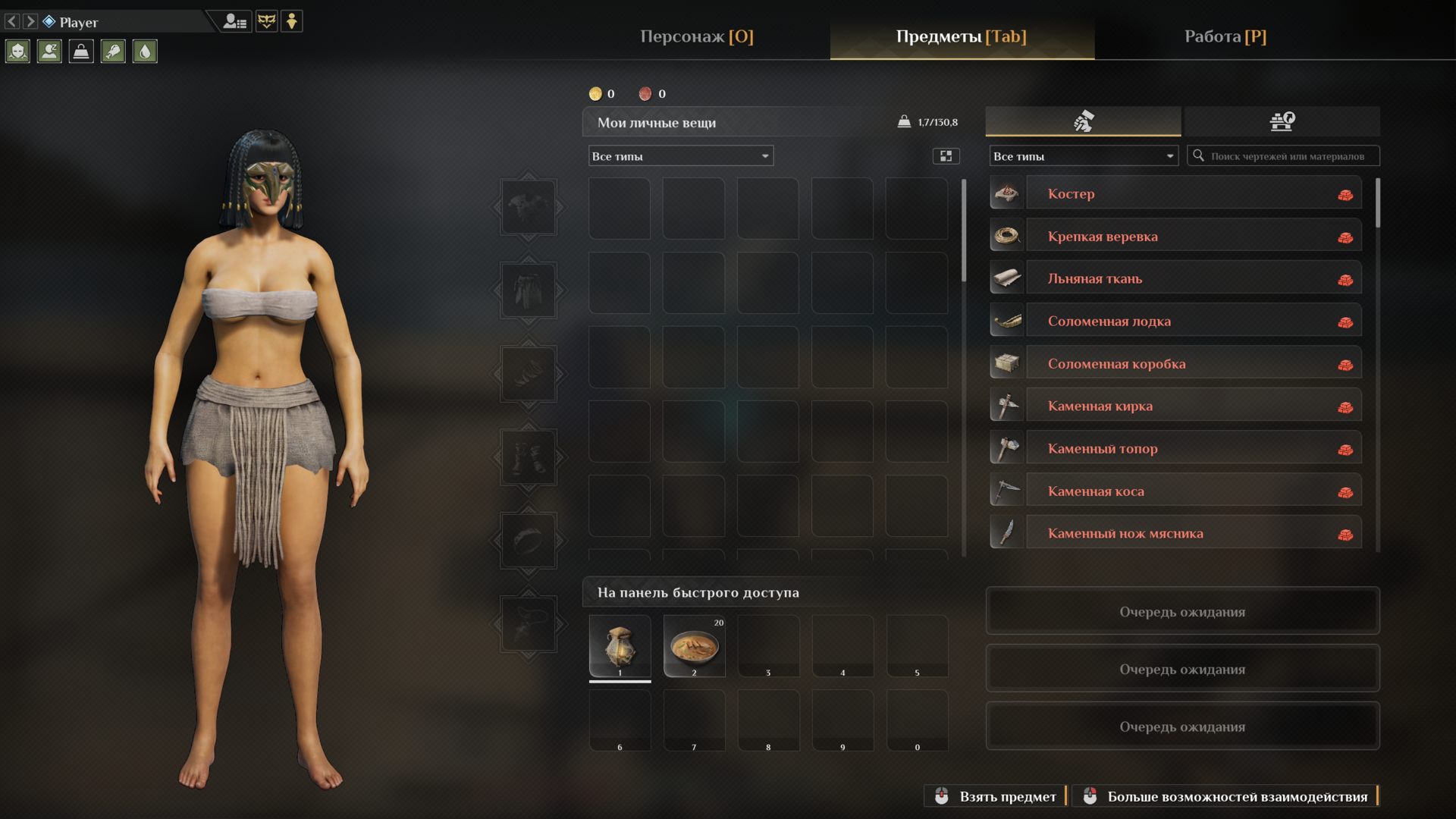The height and width of the screenshot is (819, 1456).
Task: Toggle the inventory sort grid button
Action: (946, 156)
